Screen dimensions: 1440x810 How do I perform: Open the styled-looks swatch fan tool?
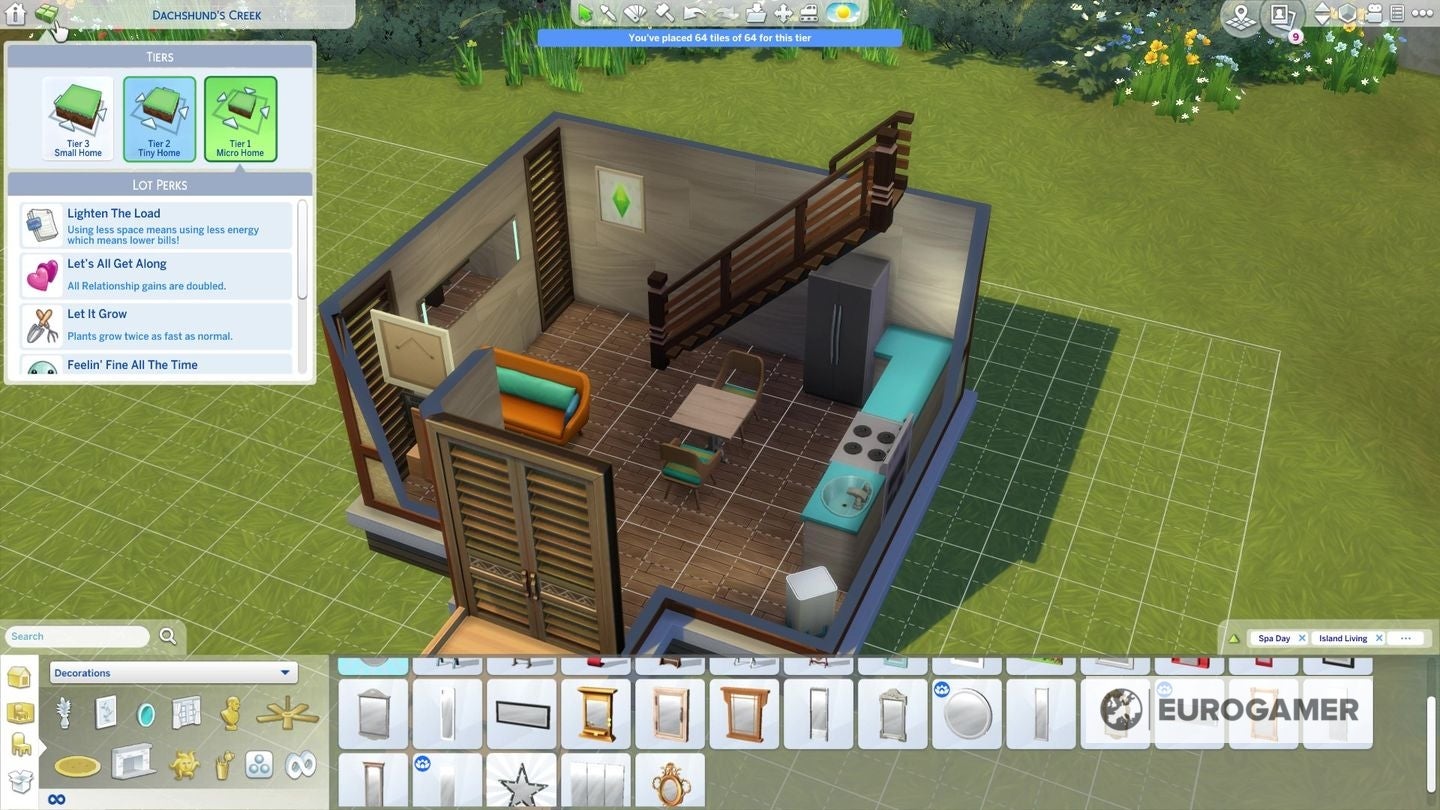pyautogui.click(x=636, y=13)
